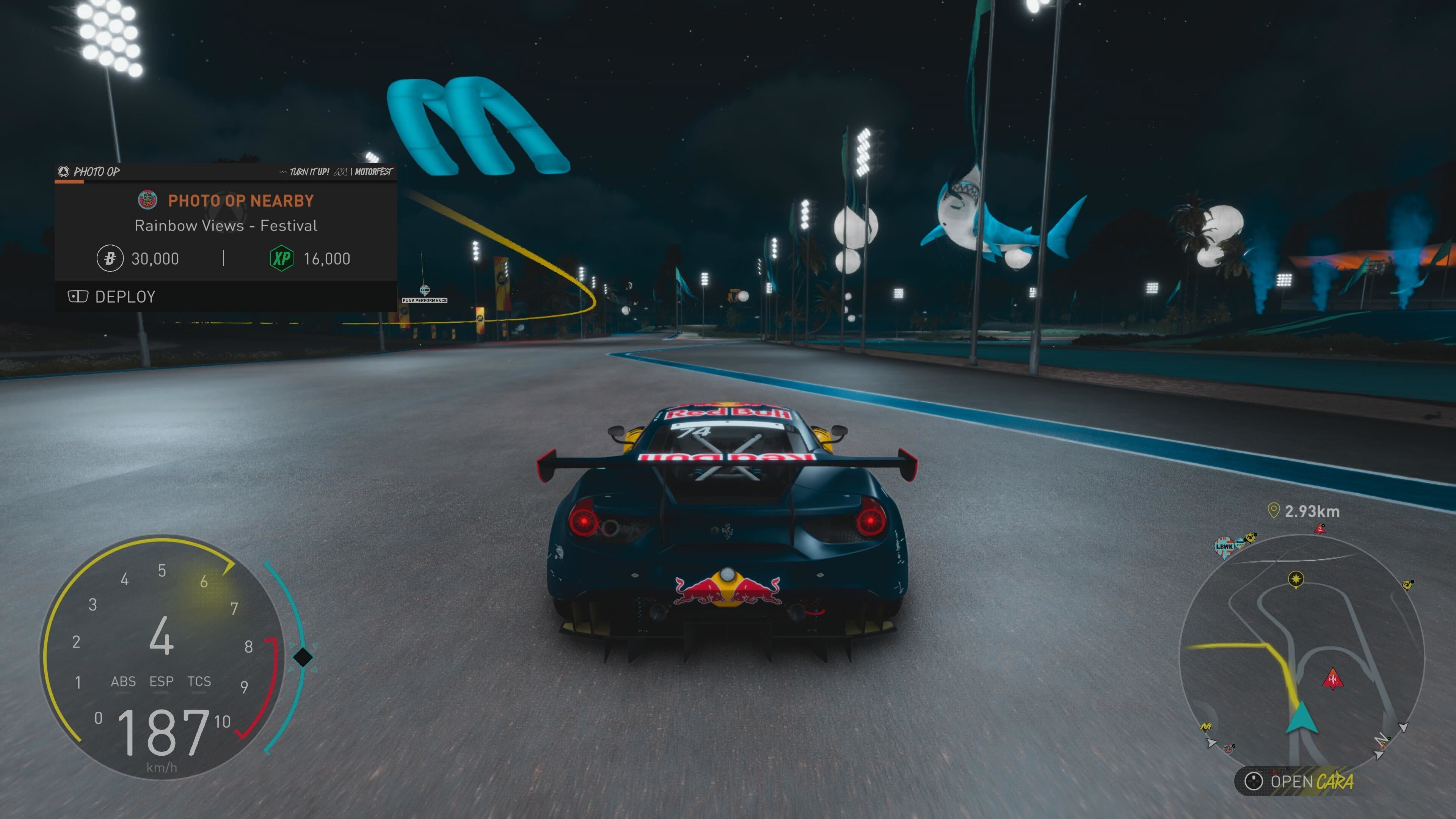Select the LBWK marker on the minimap

[x=1224, y=546]
